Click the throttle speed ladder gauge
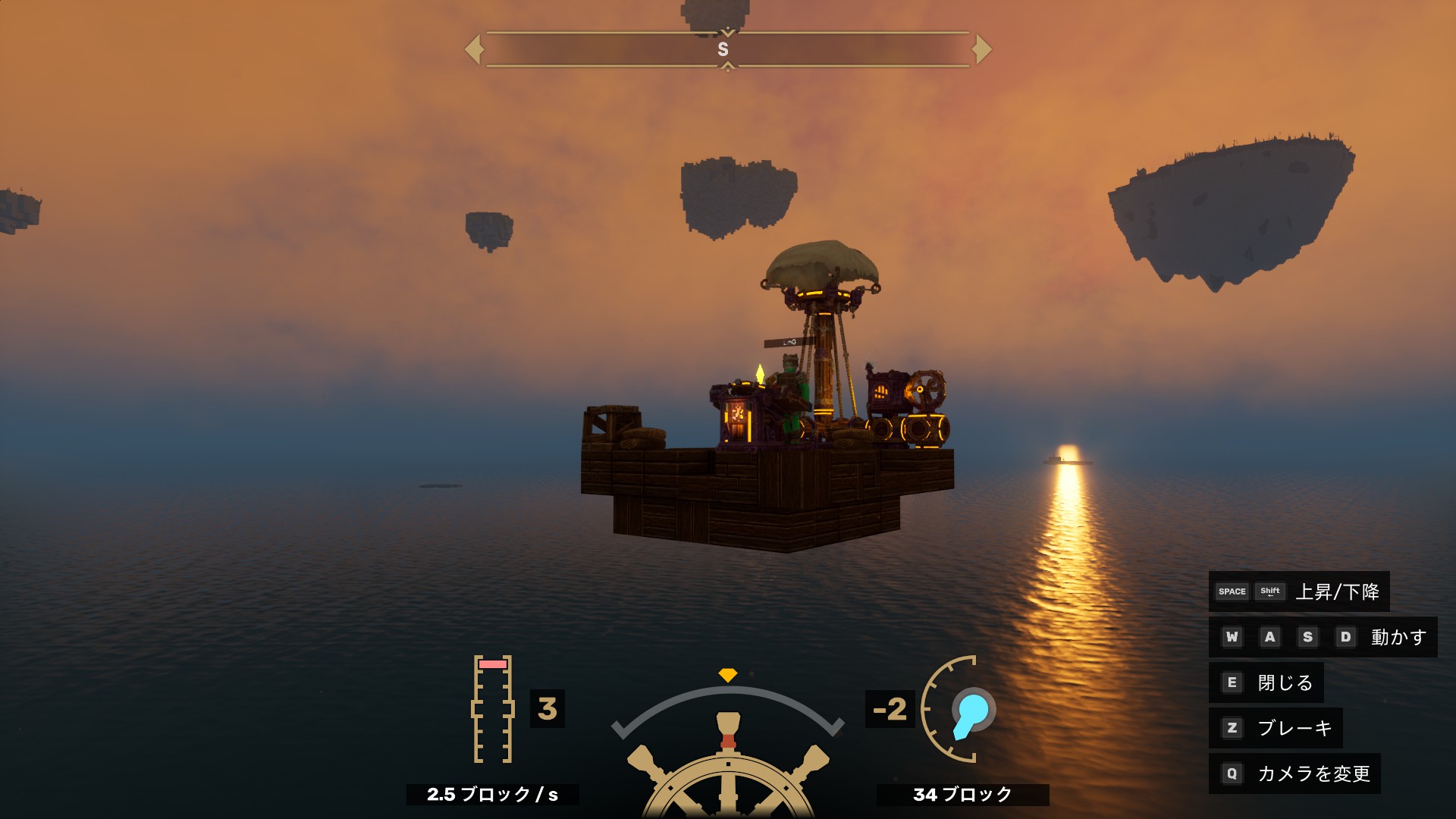 click(x=492, y=709)
